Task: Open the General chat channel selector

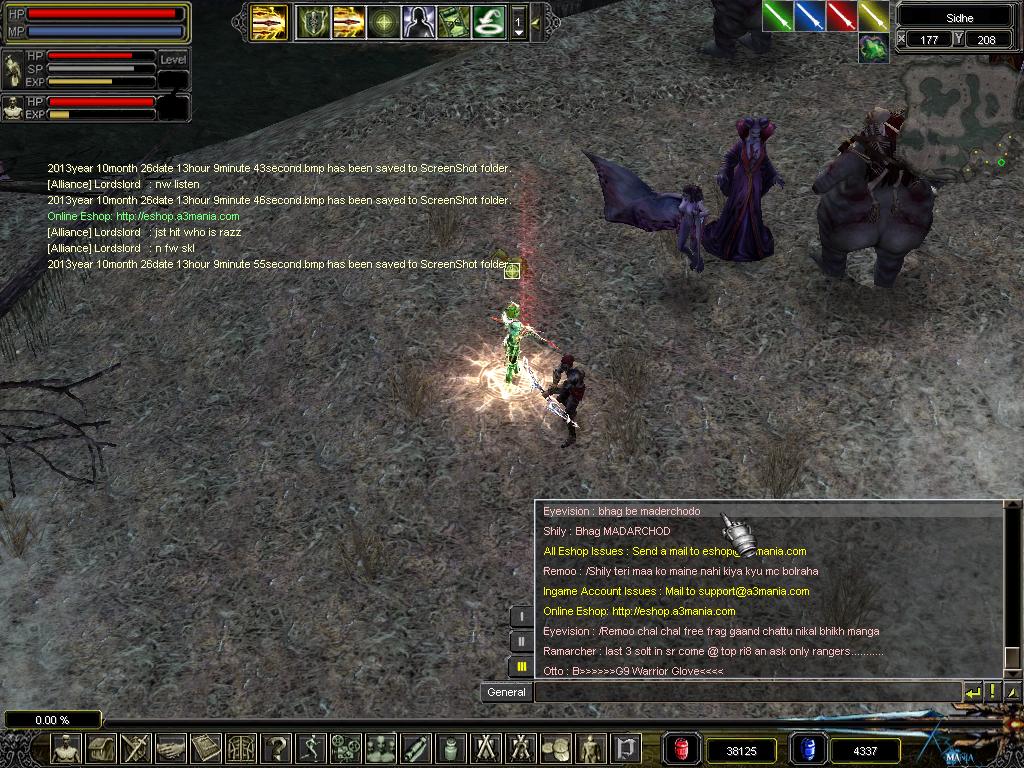Action: pos(506,692)
